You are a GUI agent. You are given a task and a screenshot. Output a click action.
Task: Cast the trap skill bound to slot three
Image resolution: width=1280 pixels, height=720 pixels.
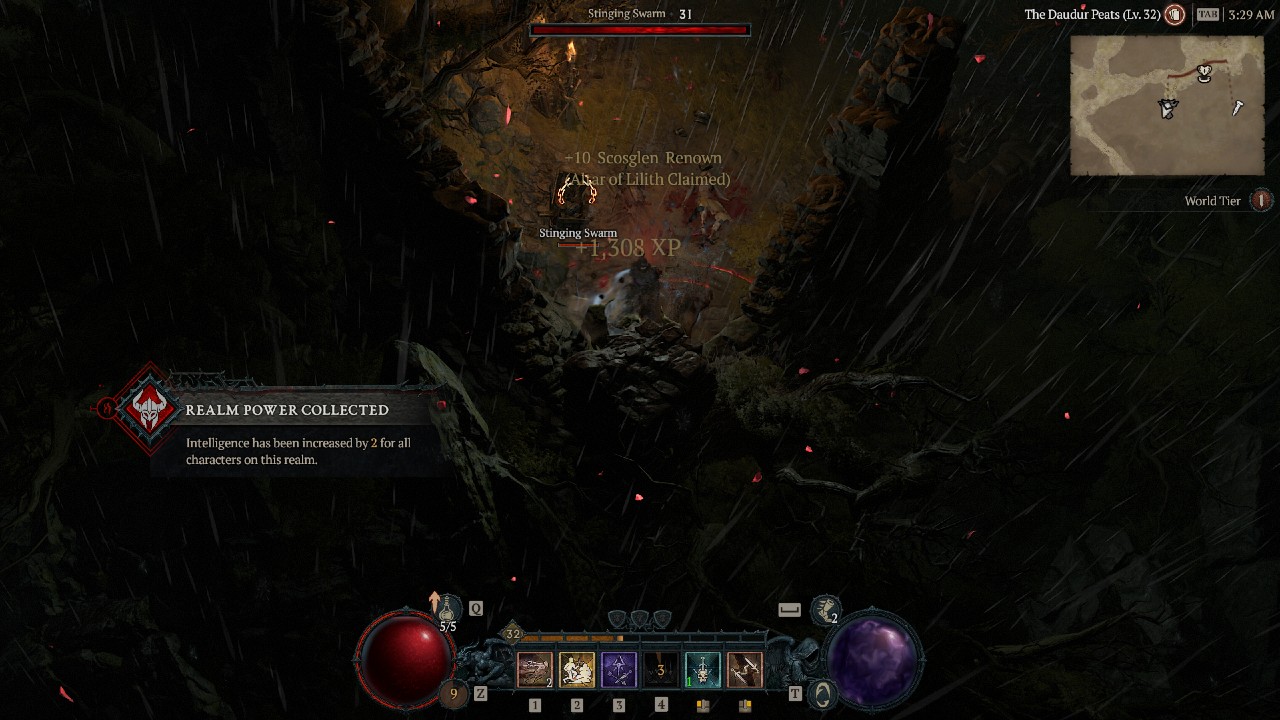coord(619,670)
